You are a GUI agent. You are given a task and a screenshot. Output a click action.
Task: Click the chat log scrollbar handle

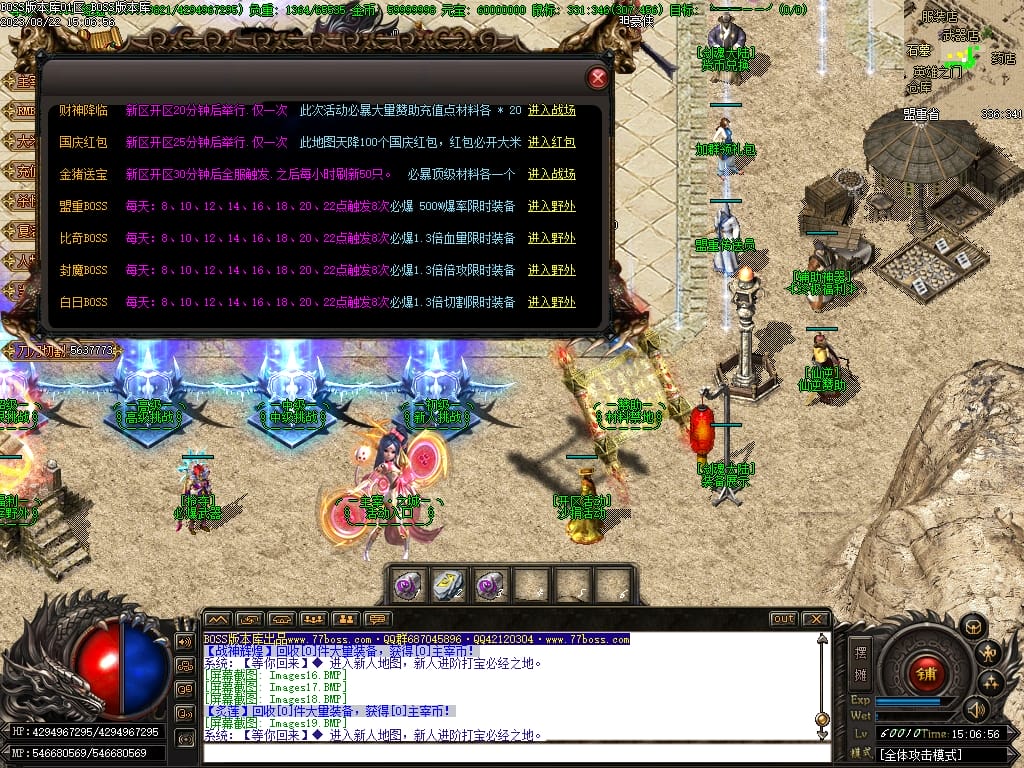click(x=822, y=718)
